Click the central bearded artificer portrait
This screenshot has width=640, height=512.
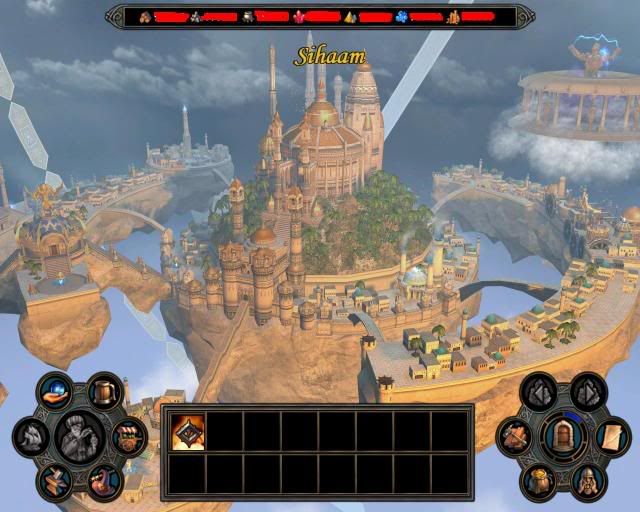pyautogui.click(x=79, y=437)
